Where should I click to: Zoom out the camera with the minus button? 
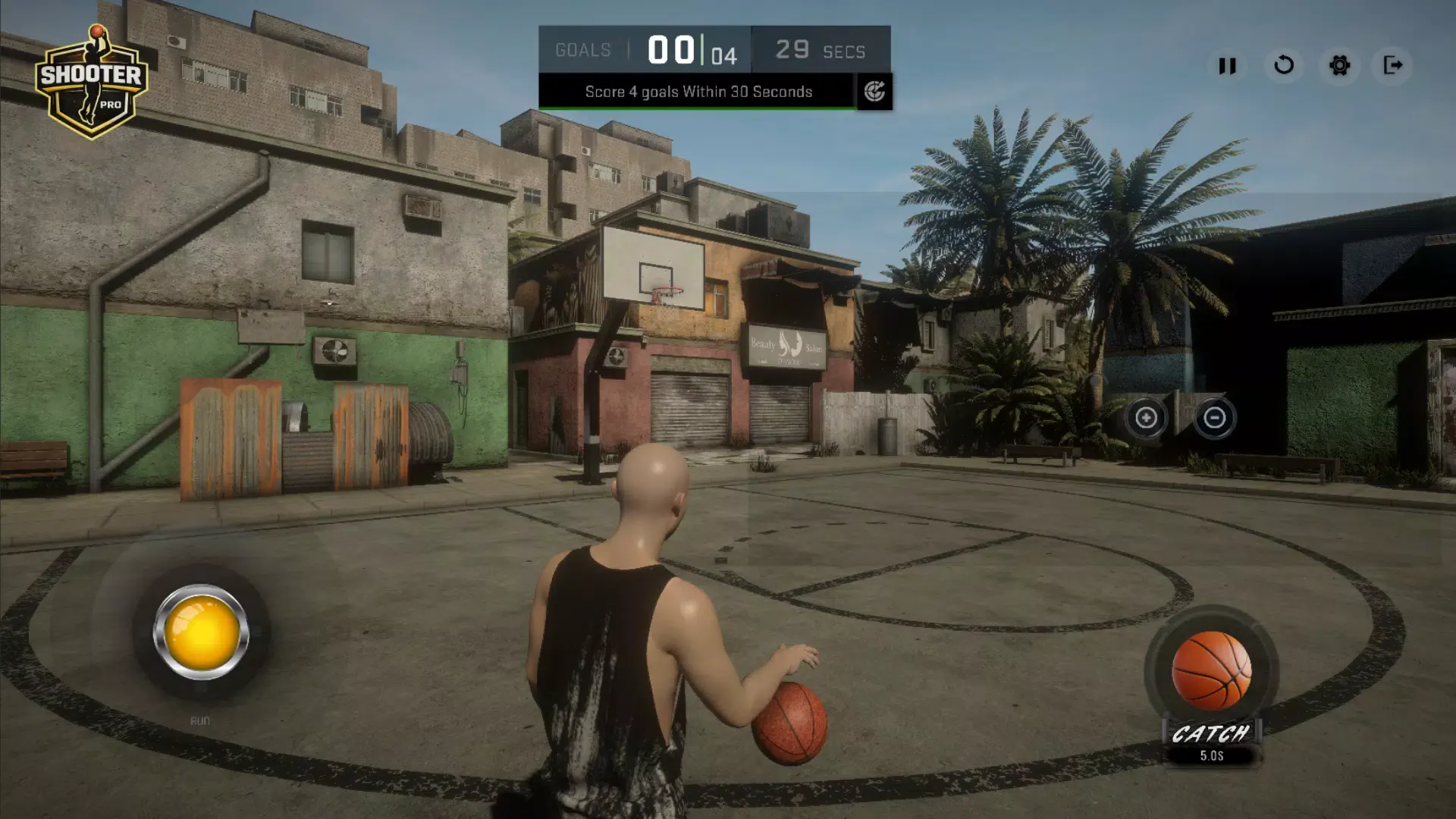tap(1214, 418)
